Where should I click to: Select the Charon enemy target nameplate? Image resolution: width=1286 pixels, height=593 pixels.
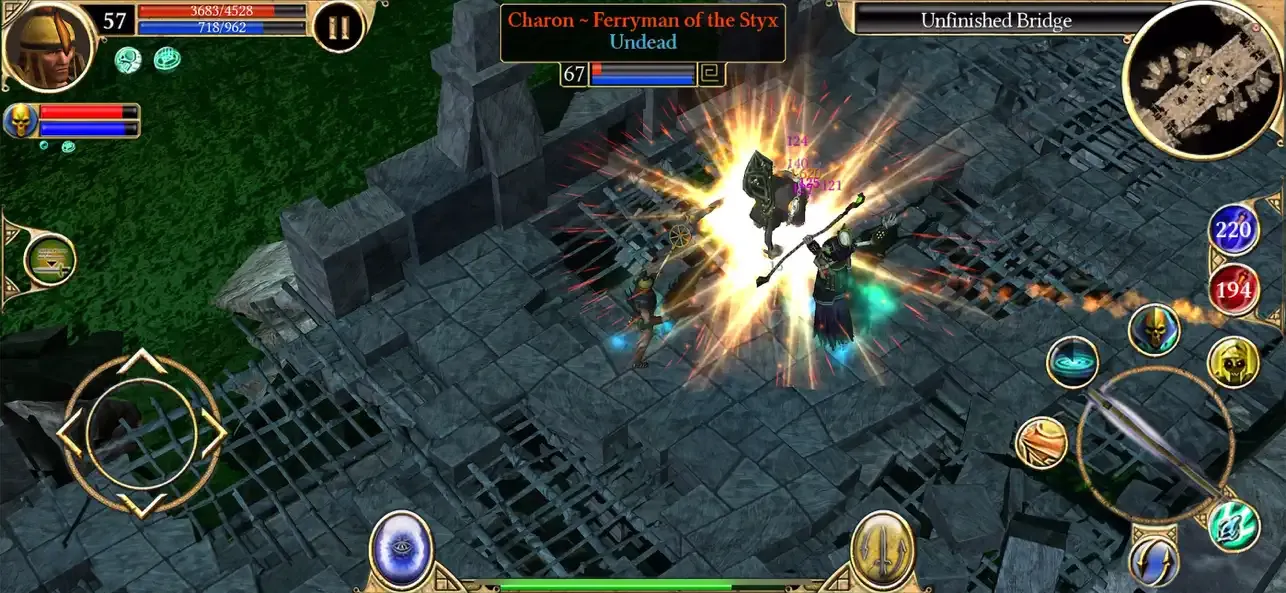click(643, 31)
